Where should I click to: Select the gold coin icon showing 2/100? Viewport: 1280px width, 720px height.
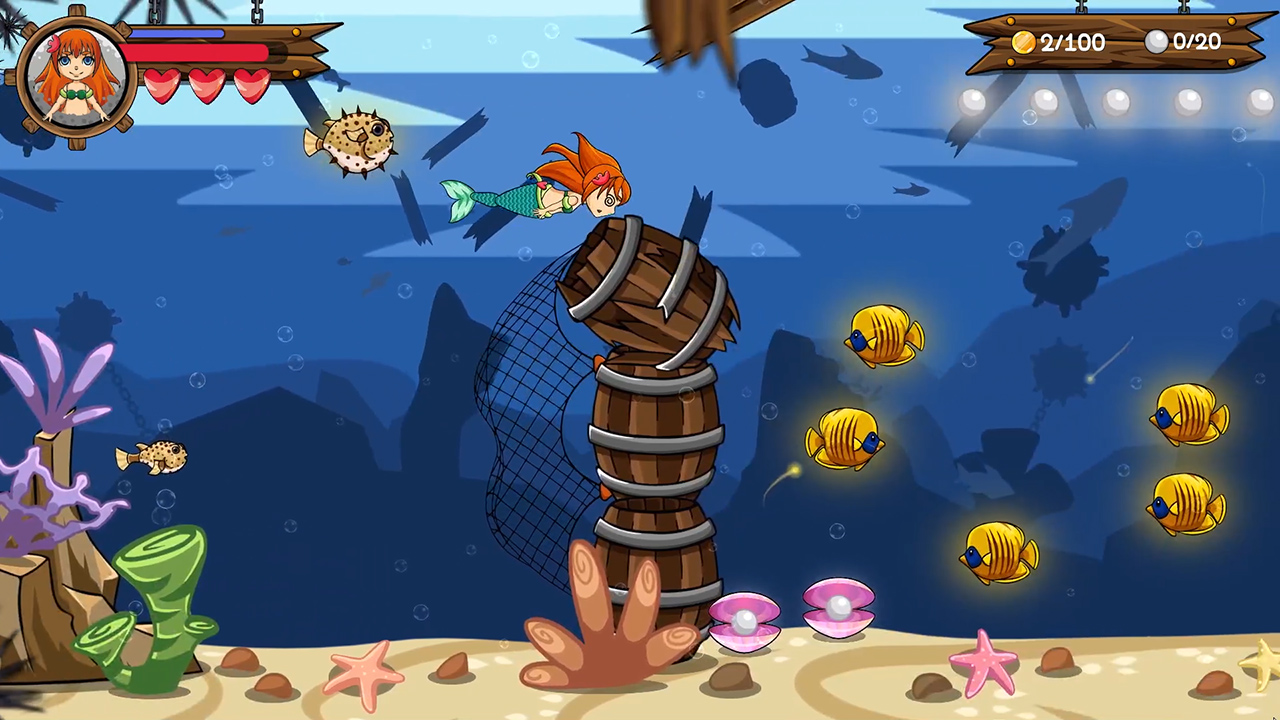(1022, 42)
